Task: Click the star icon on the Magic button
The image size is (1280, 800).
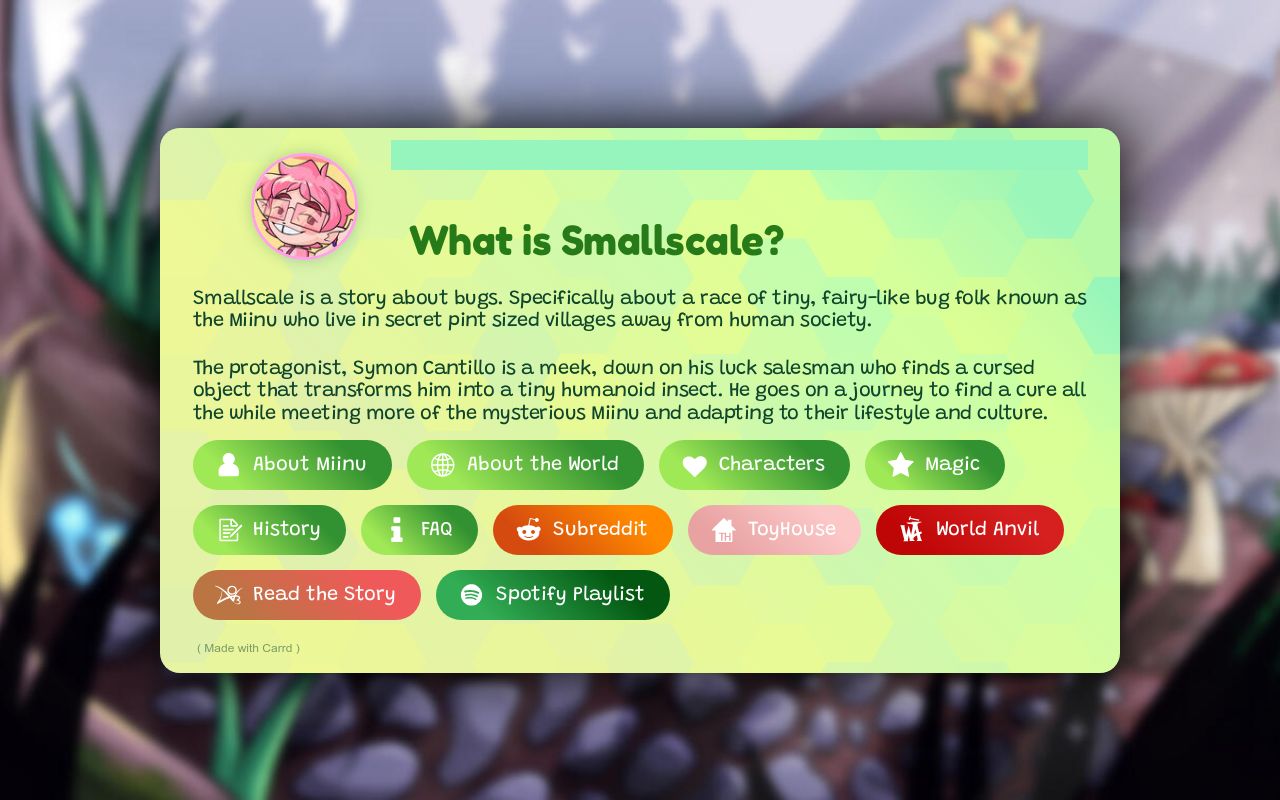Action: [900, 465]
